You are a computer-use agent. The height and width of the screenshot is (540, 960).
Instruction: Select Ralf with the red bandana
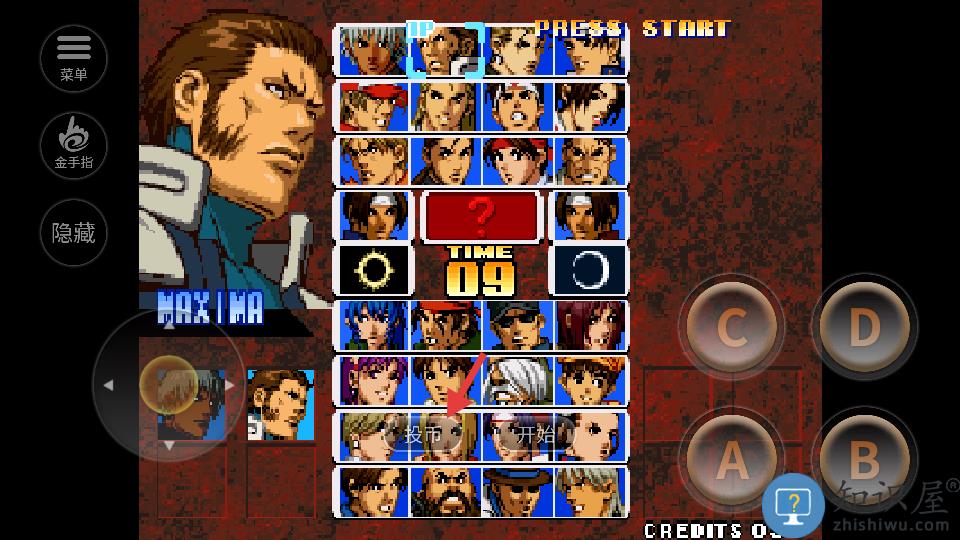(x=446, y=325)
